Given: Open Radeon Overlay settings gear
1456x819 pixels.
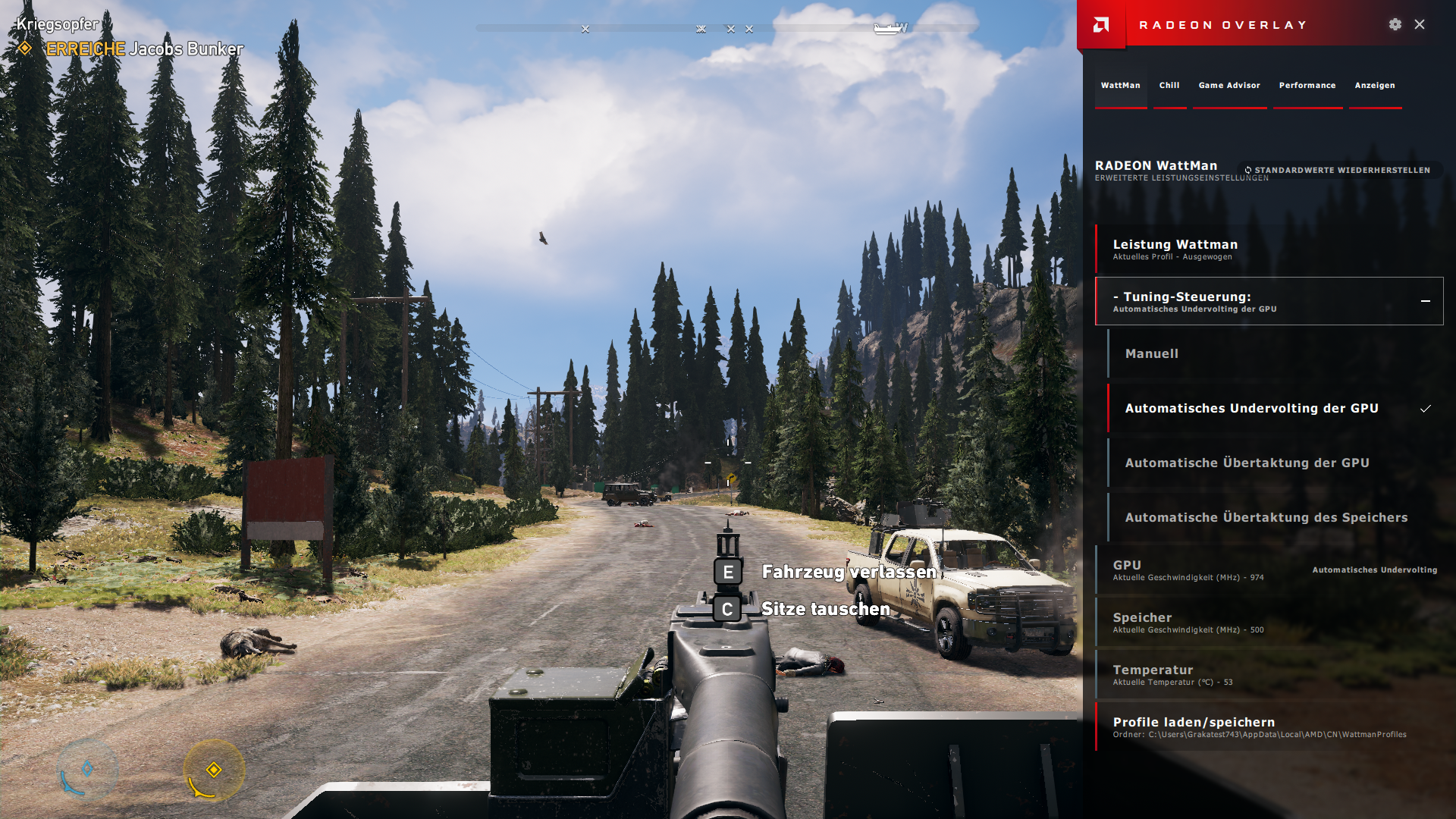Looking at the screenshot, I should click(1395, 24).
